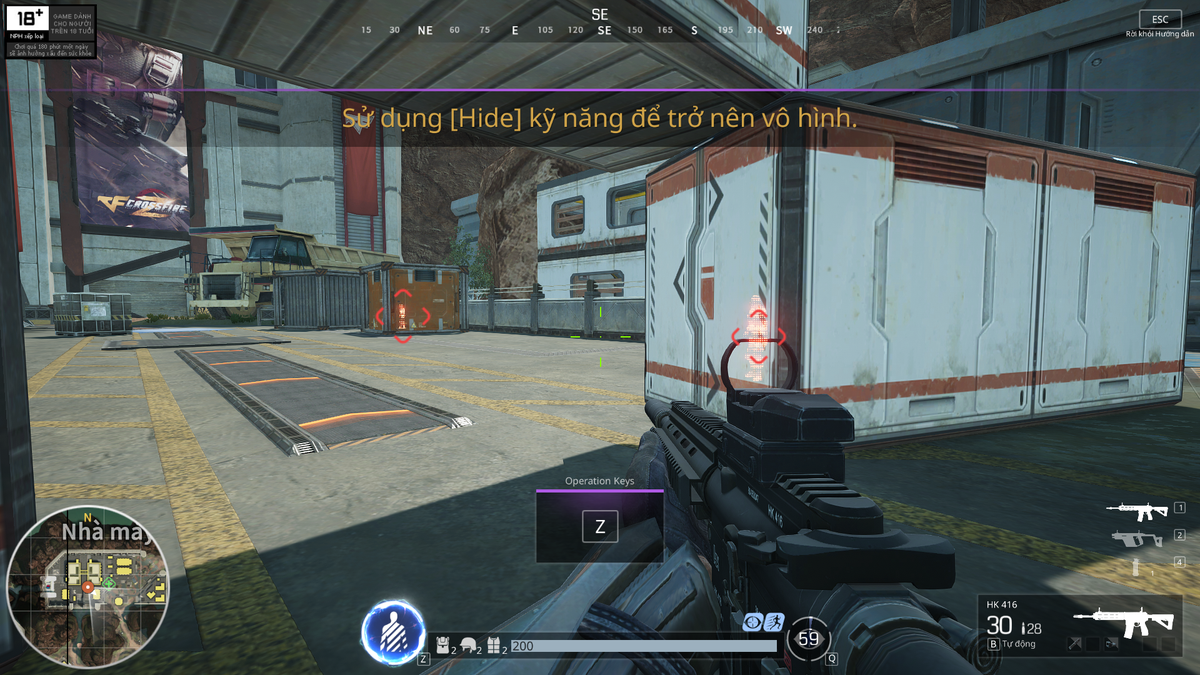Click the crosshair buff icon
This screenshot has width=1200, height=675.
(x=753, y=622)
